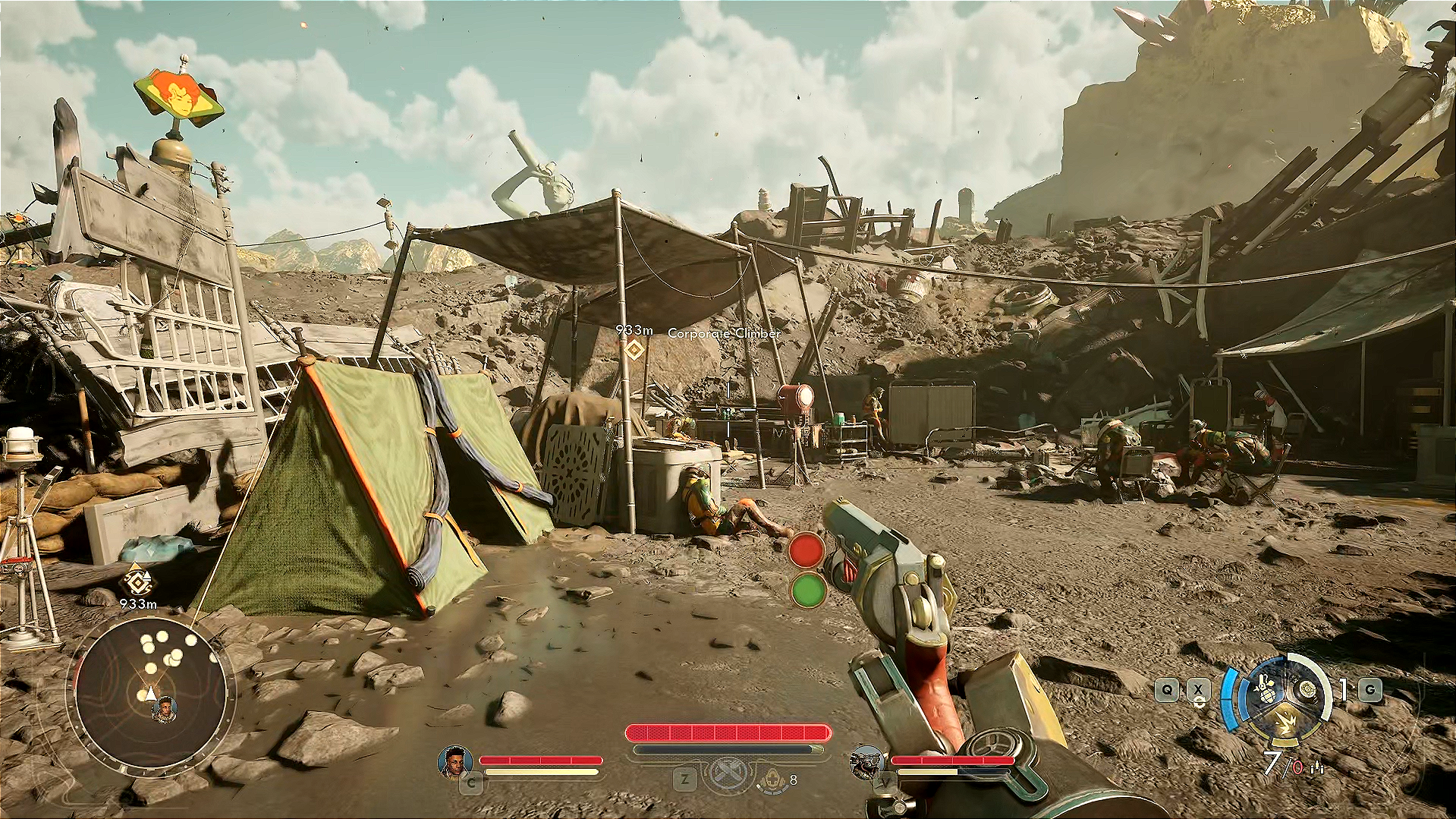Toggle the red status circle near the seated NPC
This screenshot has height=819, width=1456.
807,549
